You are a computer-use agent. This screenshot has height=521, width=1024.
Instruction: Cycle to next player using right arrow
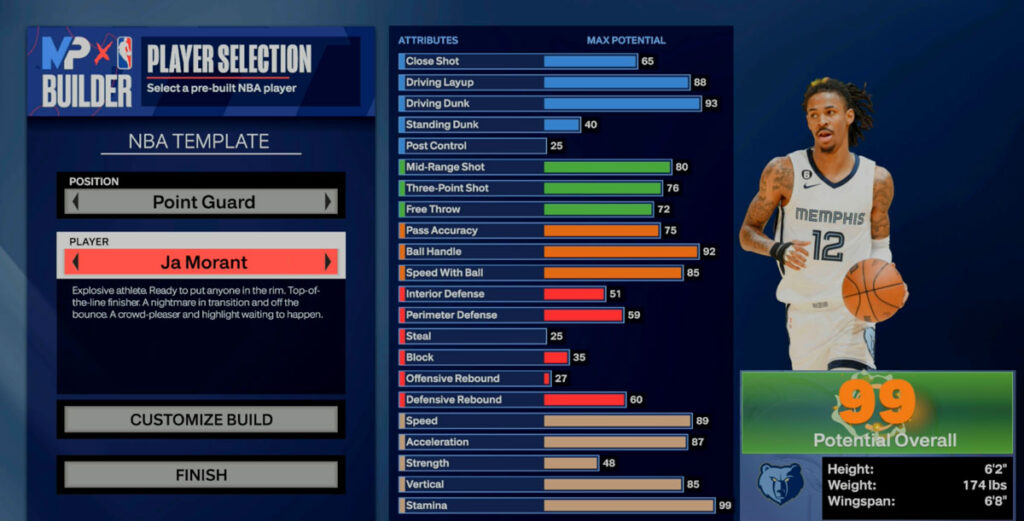coord(327,263)
